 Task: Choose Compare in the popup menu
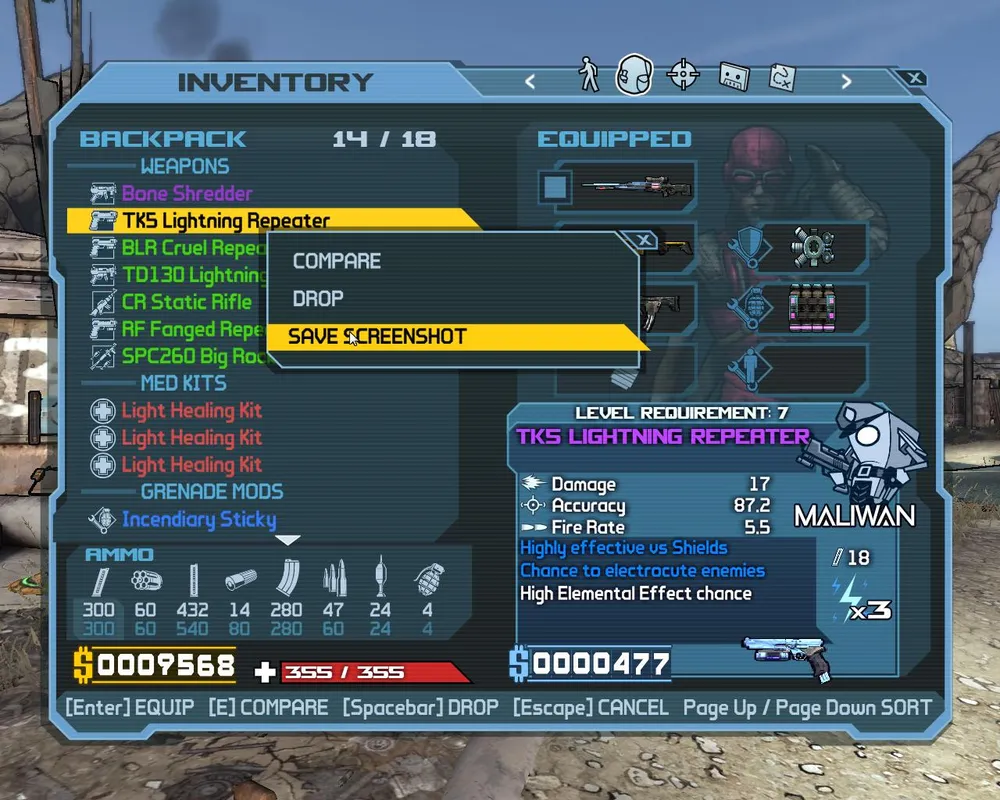click(x=337, y=261)
